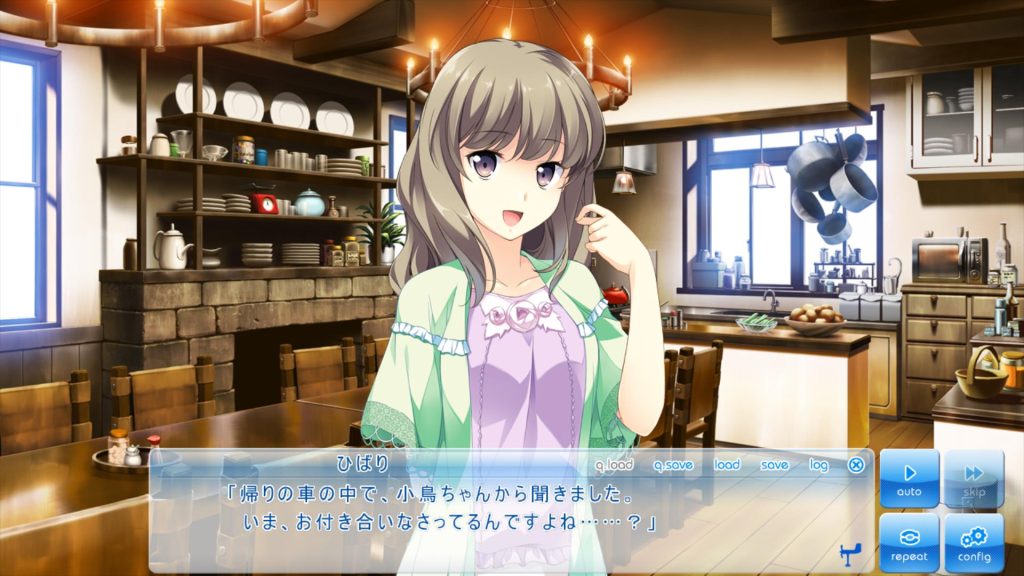Open the save game menu
The width and height of the screenshot is (1024, 576).
(774, 464)
